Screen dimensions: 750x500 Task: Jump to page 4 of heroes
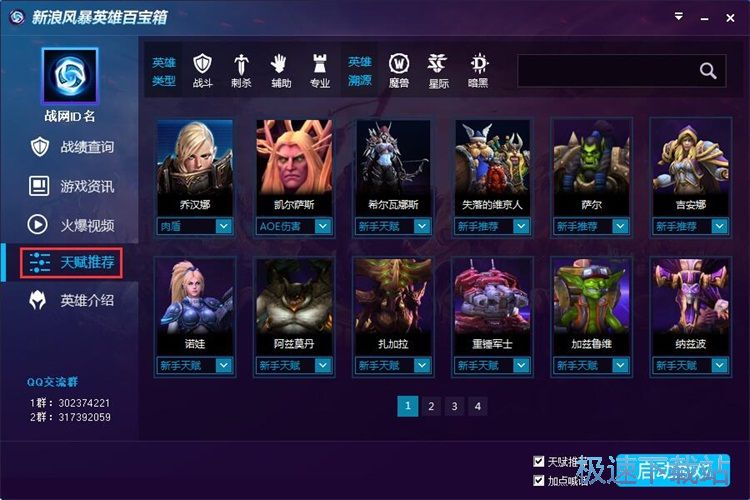pos(478,406)
